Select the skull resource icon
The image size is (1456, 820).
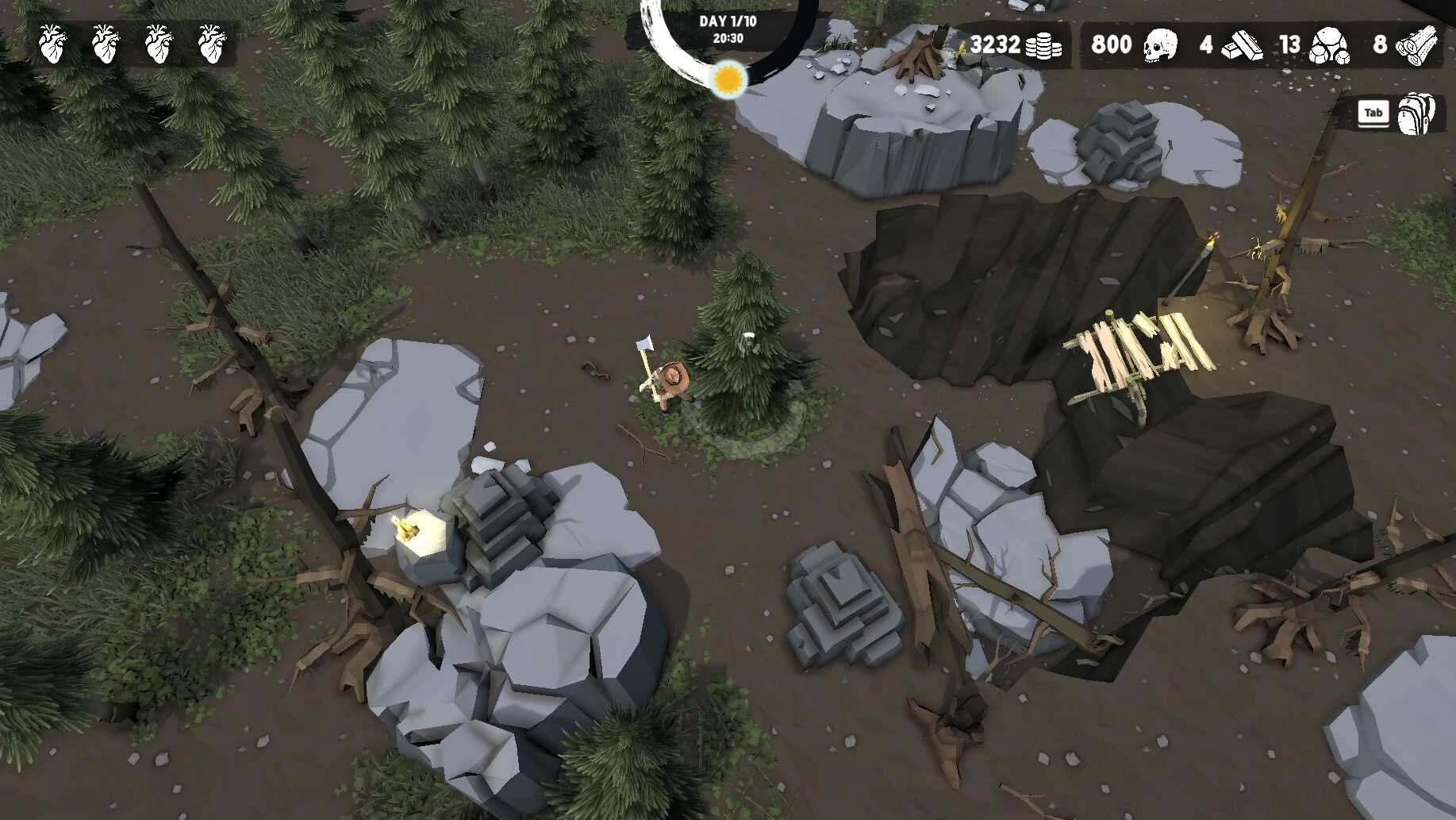click(1159, 45)
